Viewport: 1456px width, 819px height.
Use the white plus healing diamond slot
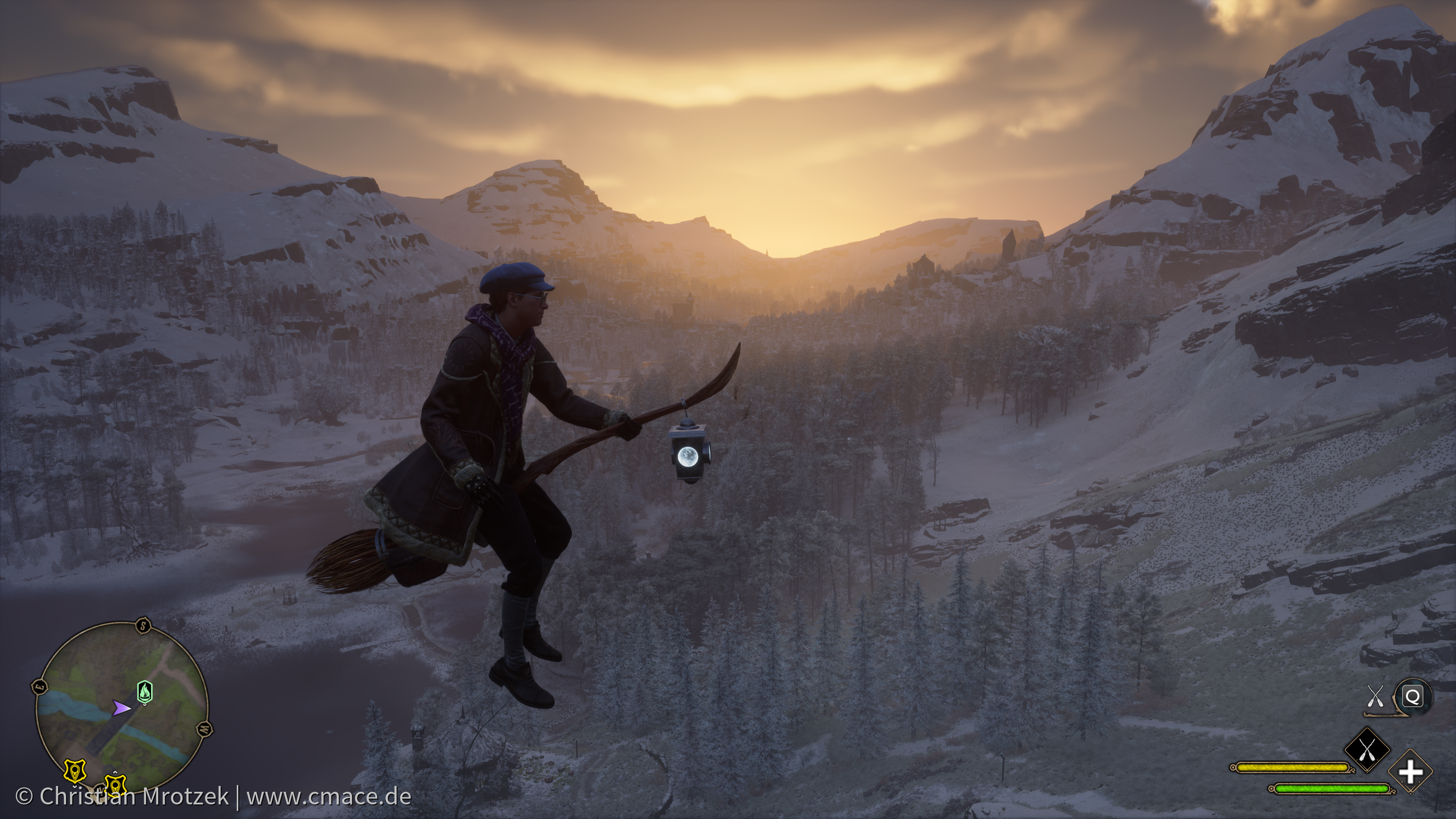click(1410, 771)
